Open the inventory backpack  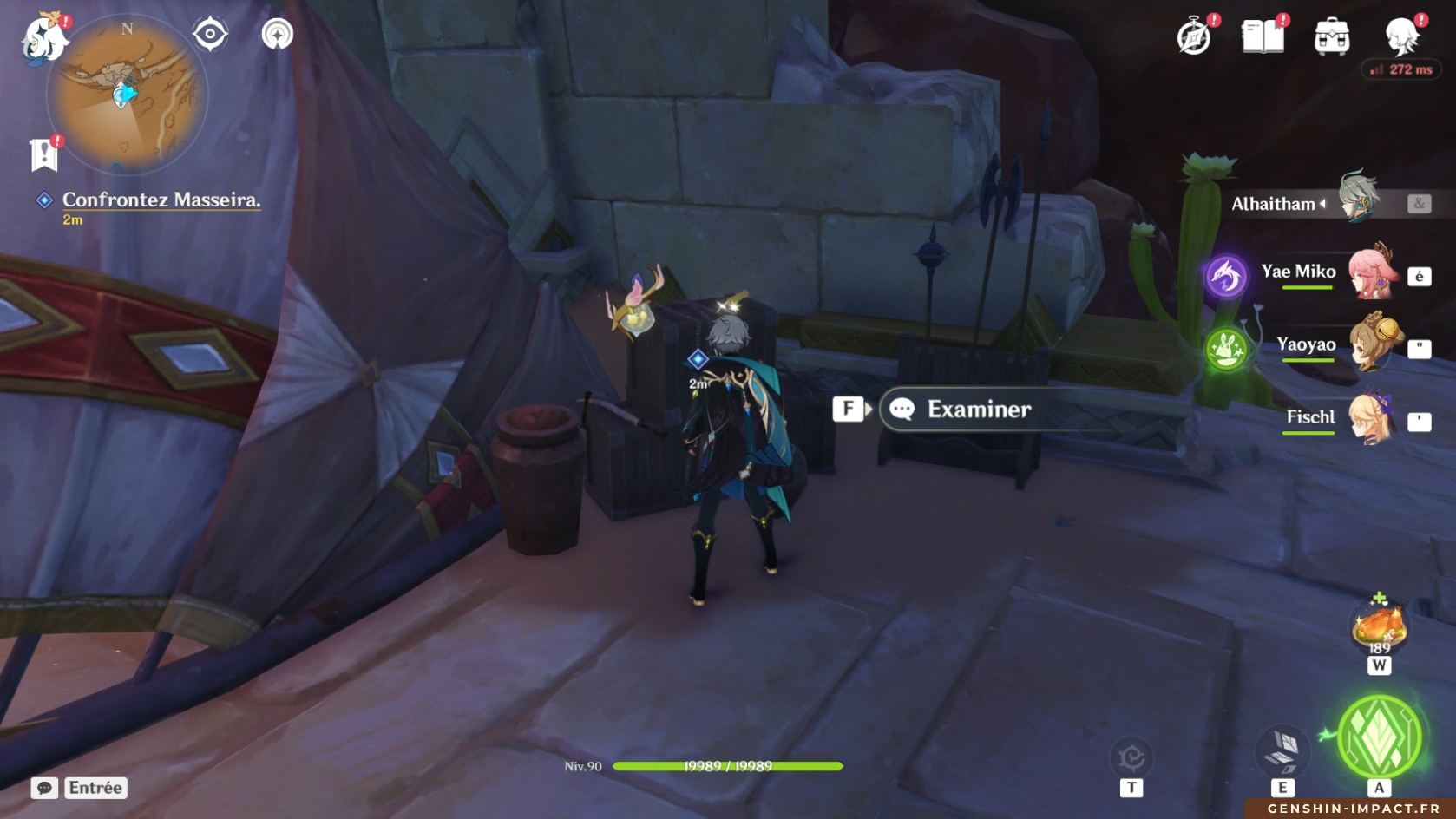[1332, 37]
